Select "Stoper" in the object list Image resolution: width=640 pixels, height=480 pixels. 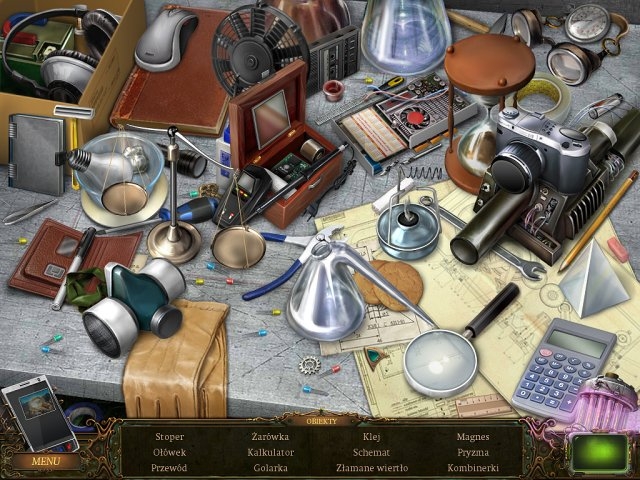pos(170,437)
